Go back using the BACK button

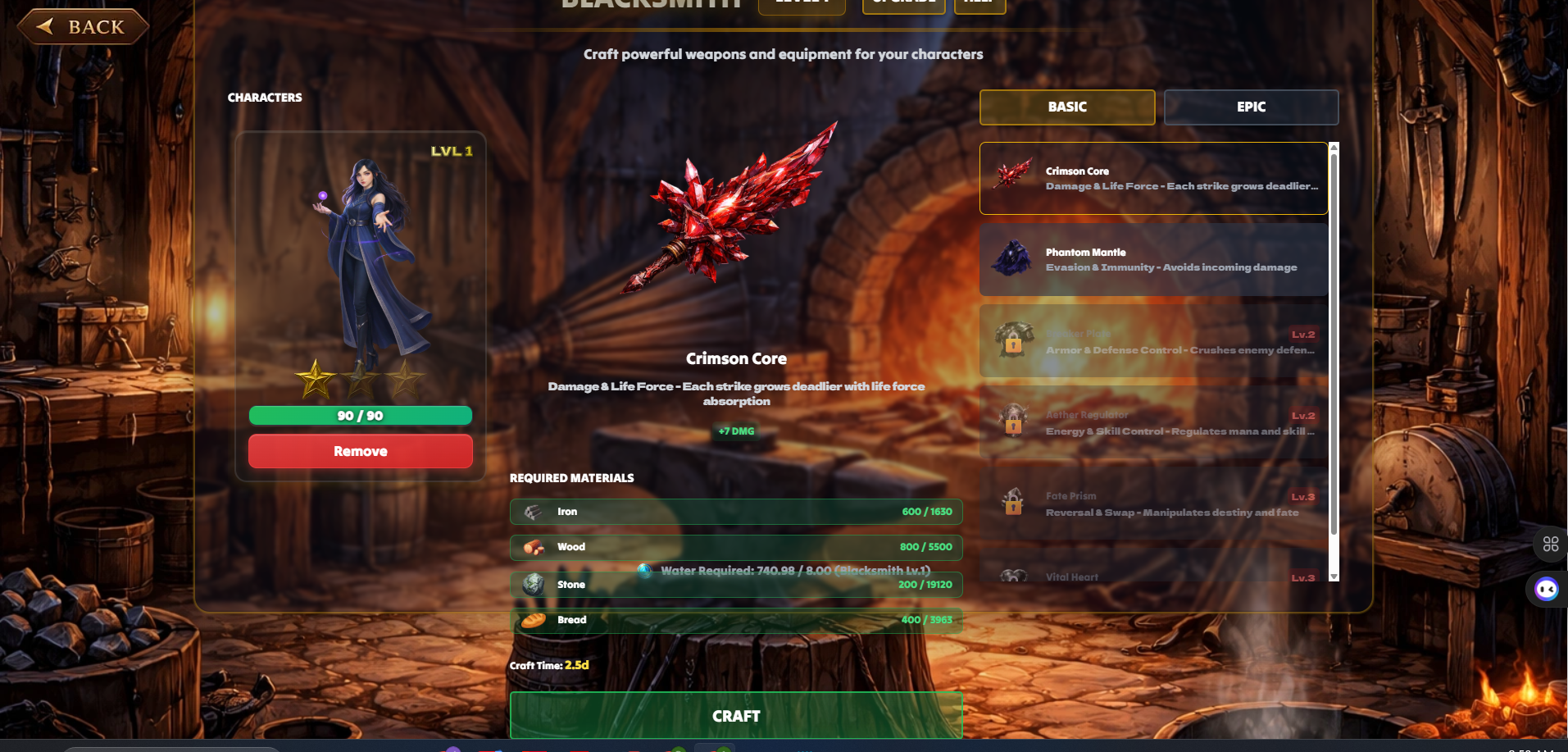tap(83, 27)
